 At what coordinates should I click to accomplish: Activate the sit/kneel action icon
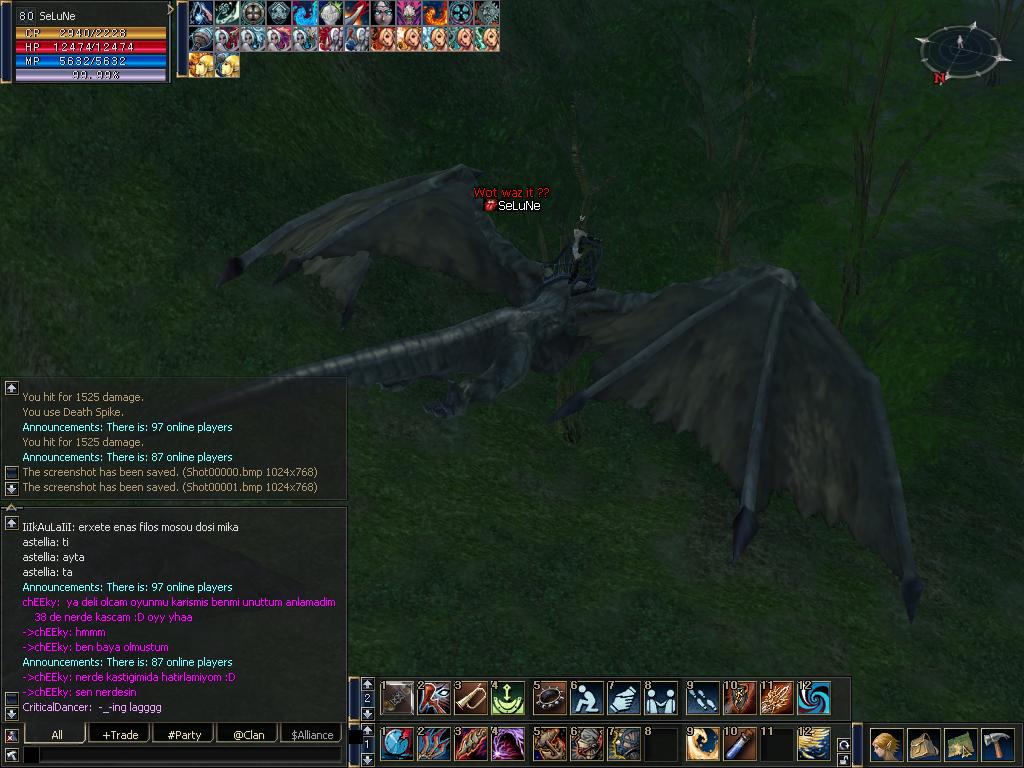(x=587, y=698)
